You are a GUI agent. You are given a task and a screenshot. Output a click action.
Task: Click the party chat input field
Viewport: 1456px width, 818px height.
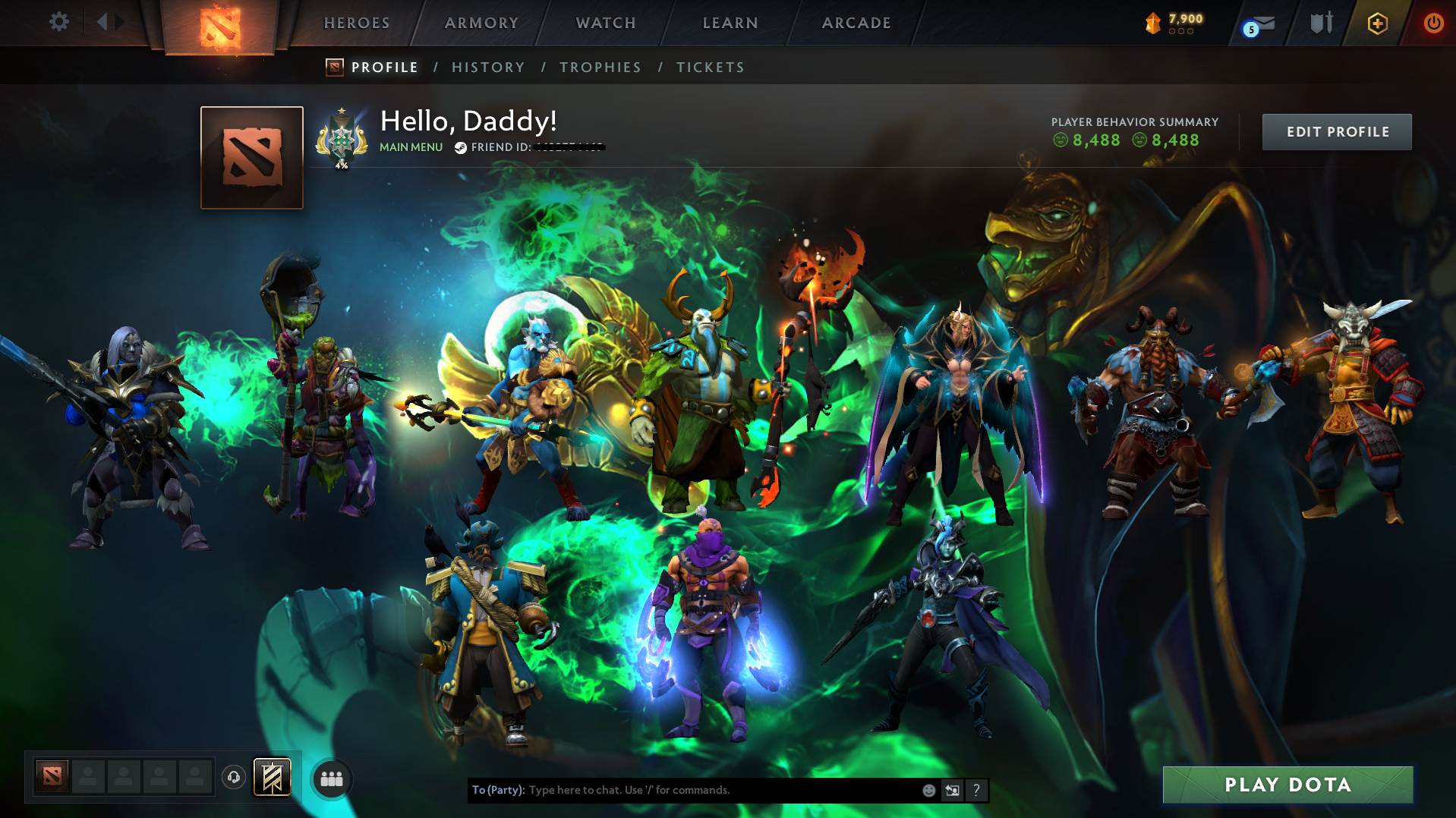click(x=683, y=790)
